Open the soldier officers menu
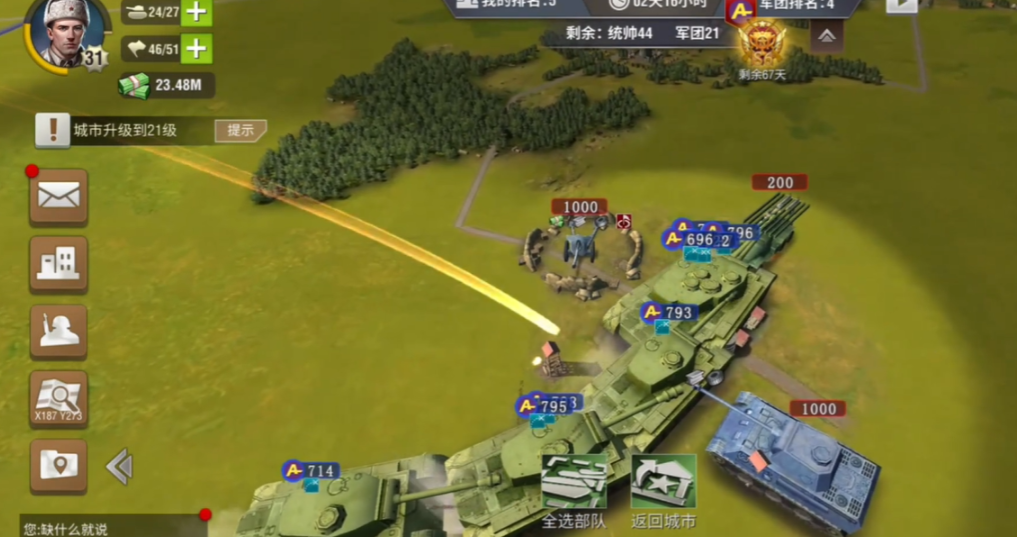The height and width of the screenshot is (537, 1017). coord(58,332)
